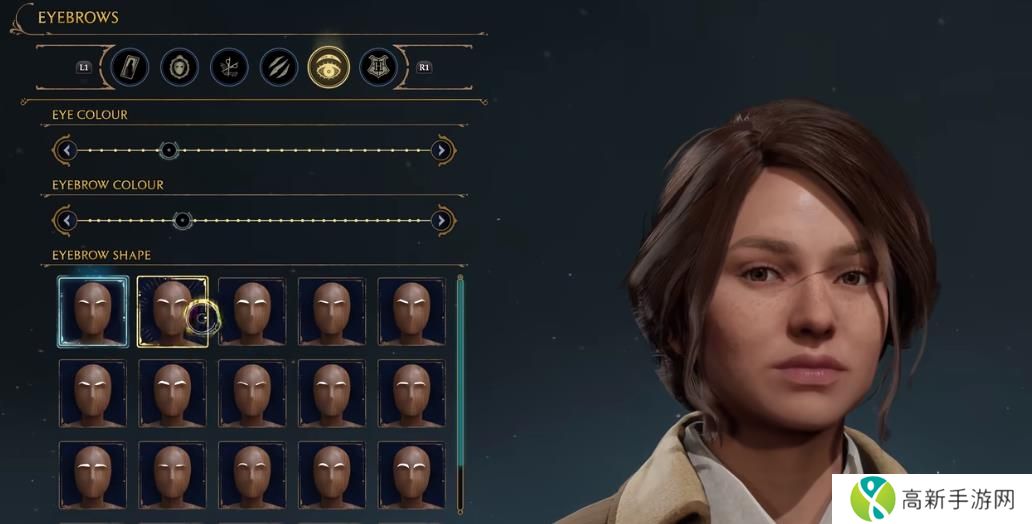Screen dimensions: 1032x524
Task: Click the Eye Colour left arrow
Action: (x=66, y=151)
